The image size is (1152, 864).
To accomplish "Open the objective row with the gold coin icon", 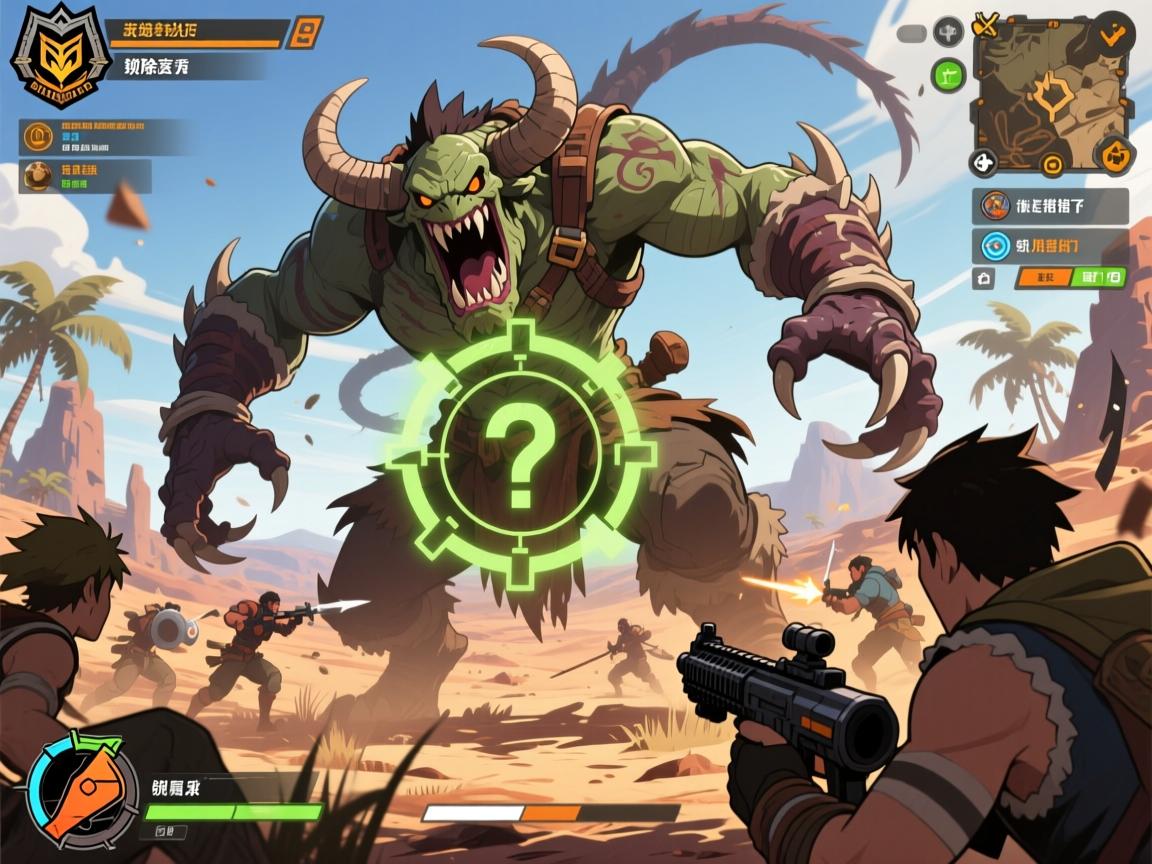I will coord(105,137).
